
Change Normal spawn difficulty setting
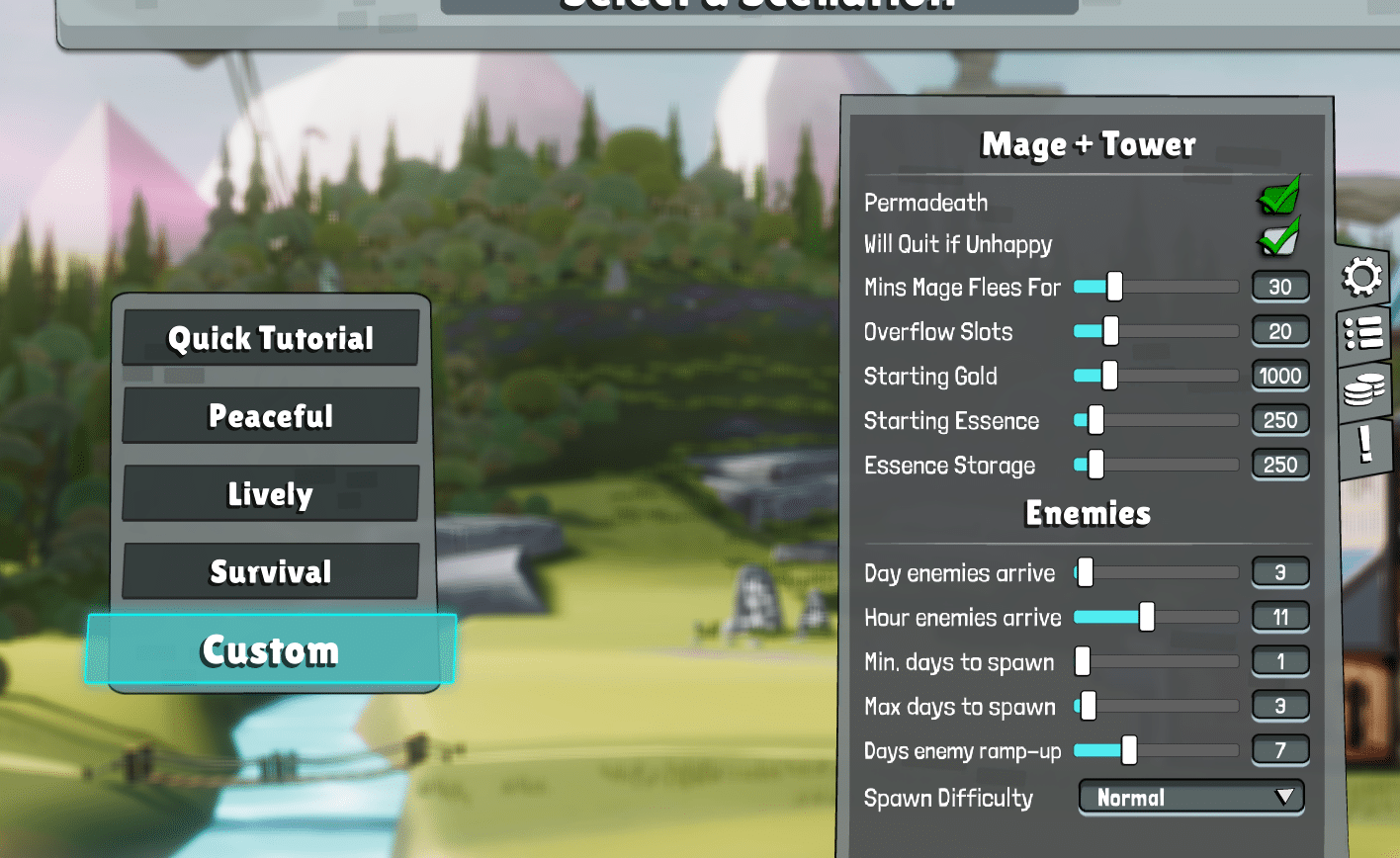[1190, 797]
